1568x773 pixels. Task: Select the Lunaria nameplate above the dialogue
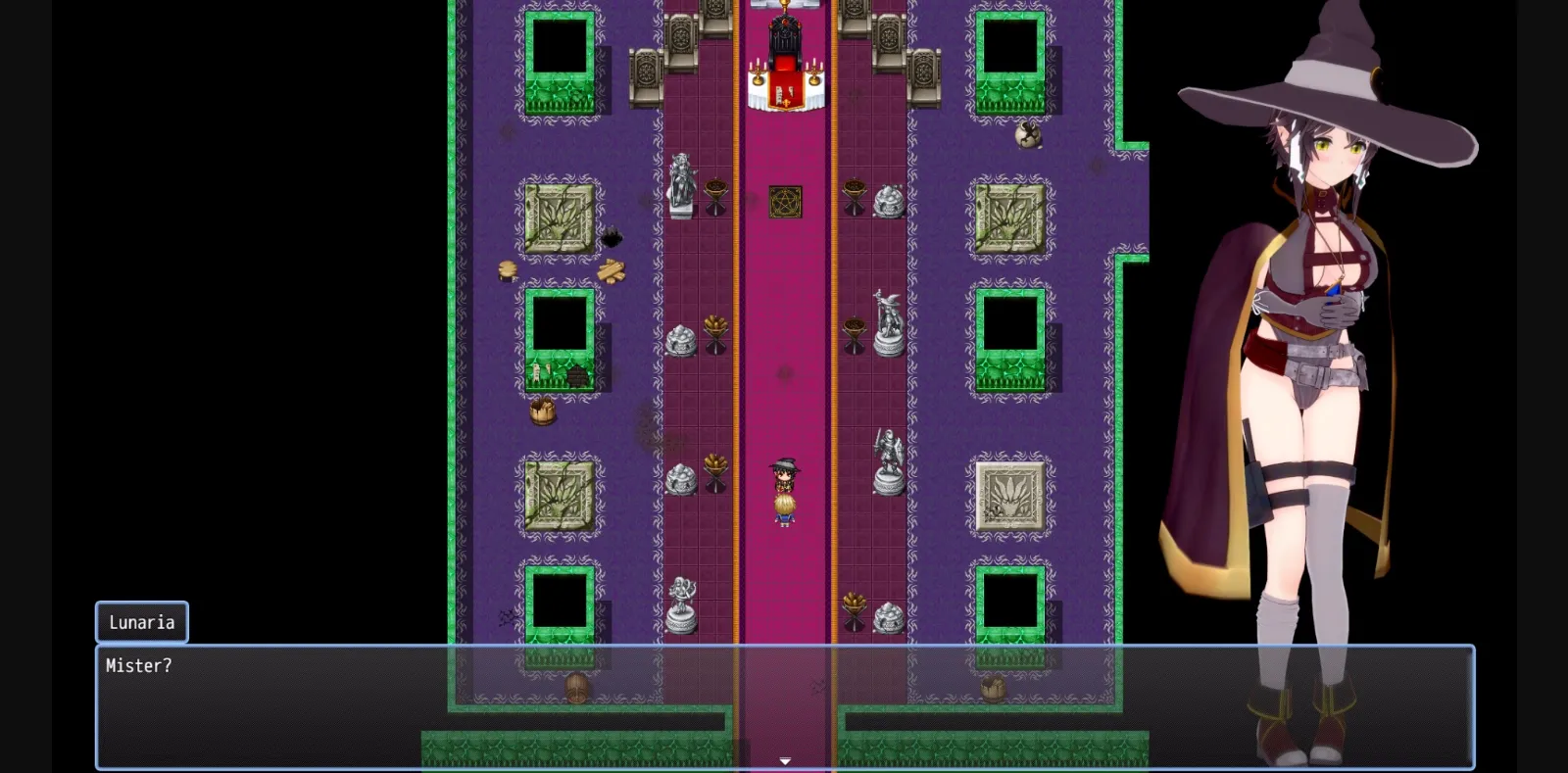(141, 621)
